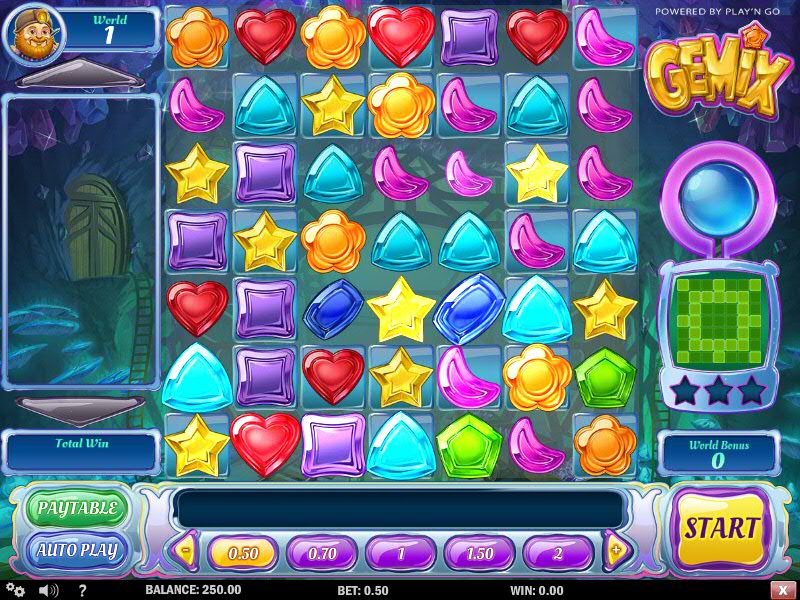Click the minus arrow to lower bets
Screen dimensions: 800x600
coord(186,550)
